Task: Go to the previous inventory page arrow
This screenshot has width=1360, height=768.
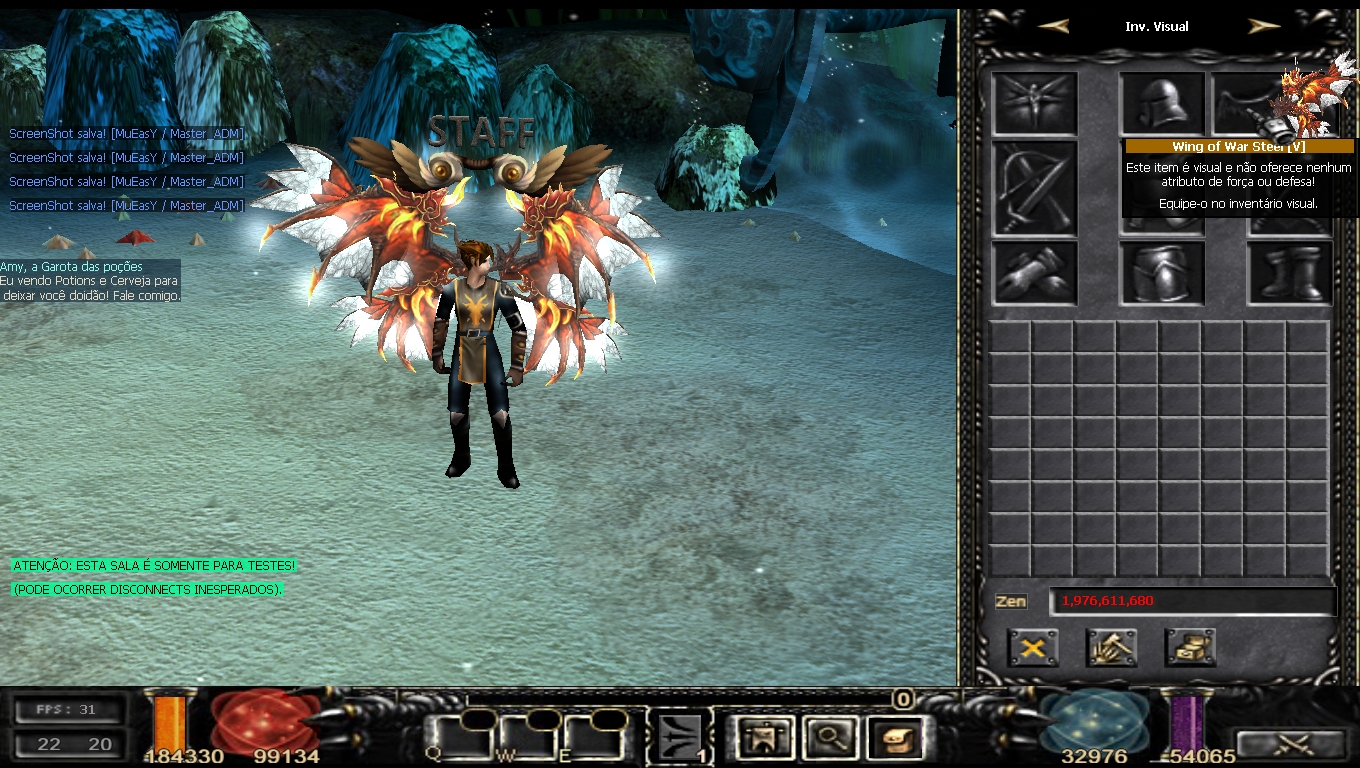Action: coord(1053,27)
